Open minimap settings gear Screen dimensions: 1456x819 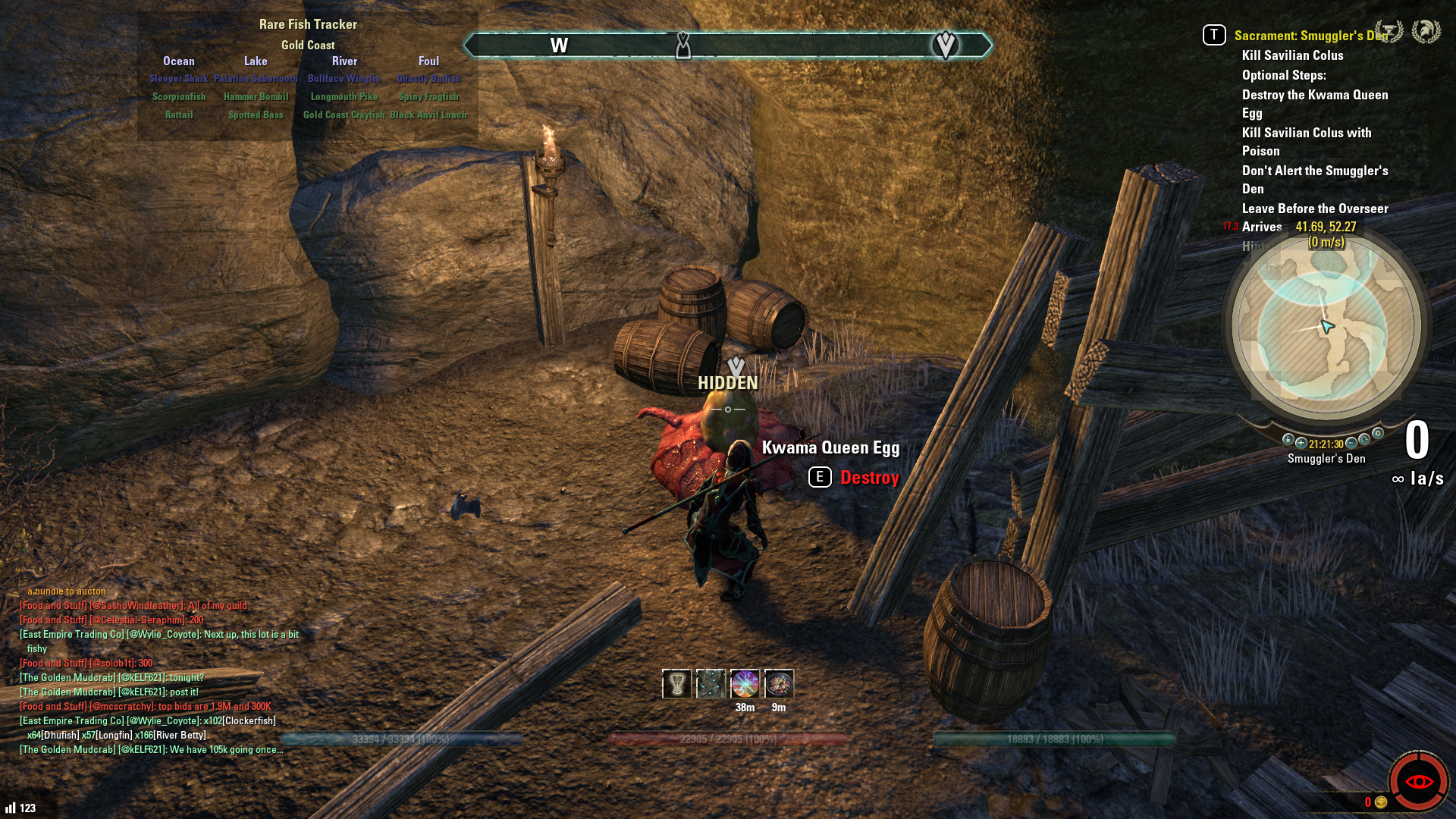pos(1378,434)
